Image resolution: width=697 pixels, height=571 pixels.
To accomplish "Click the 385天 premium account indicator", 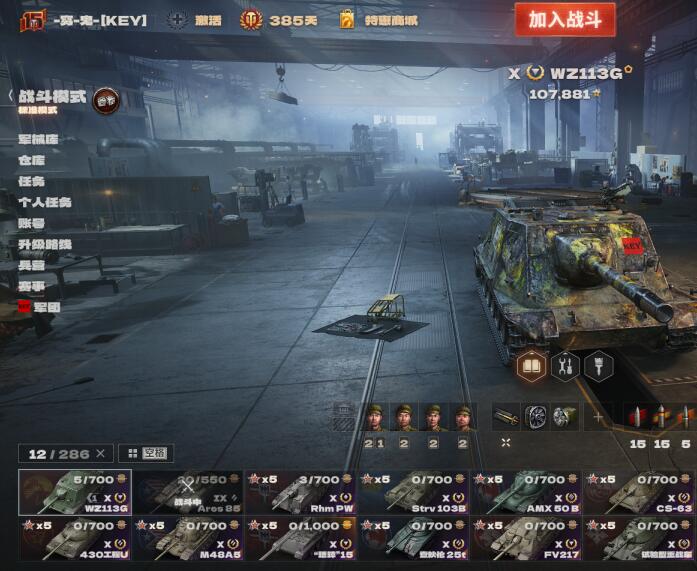I will [x=280, y=20].
